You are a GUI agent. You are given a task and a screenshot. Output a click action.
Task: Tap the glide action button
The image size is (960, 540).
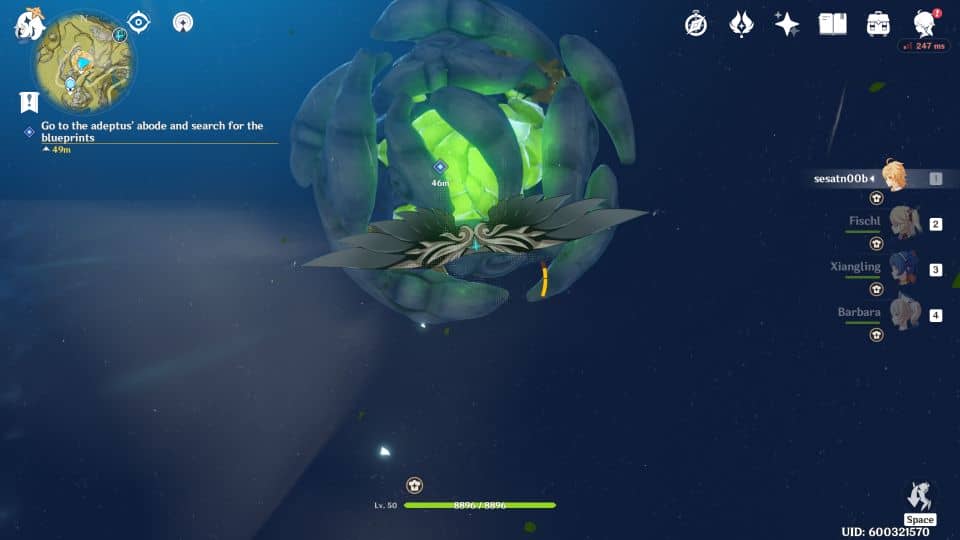click(x=919, y=497)
